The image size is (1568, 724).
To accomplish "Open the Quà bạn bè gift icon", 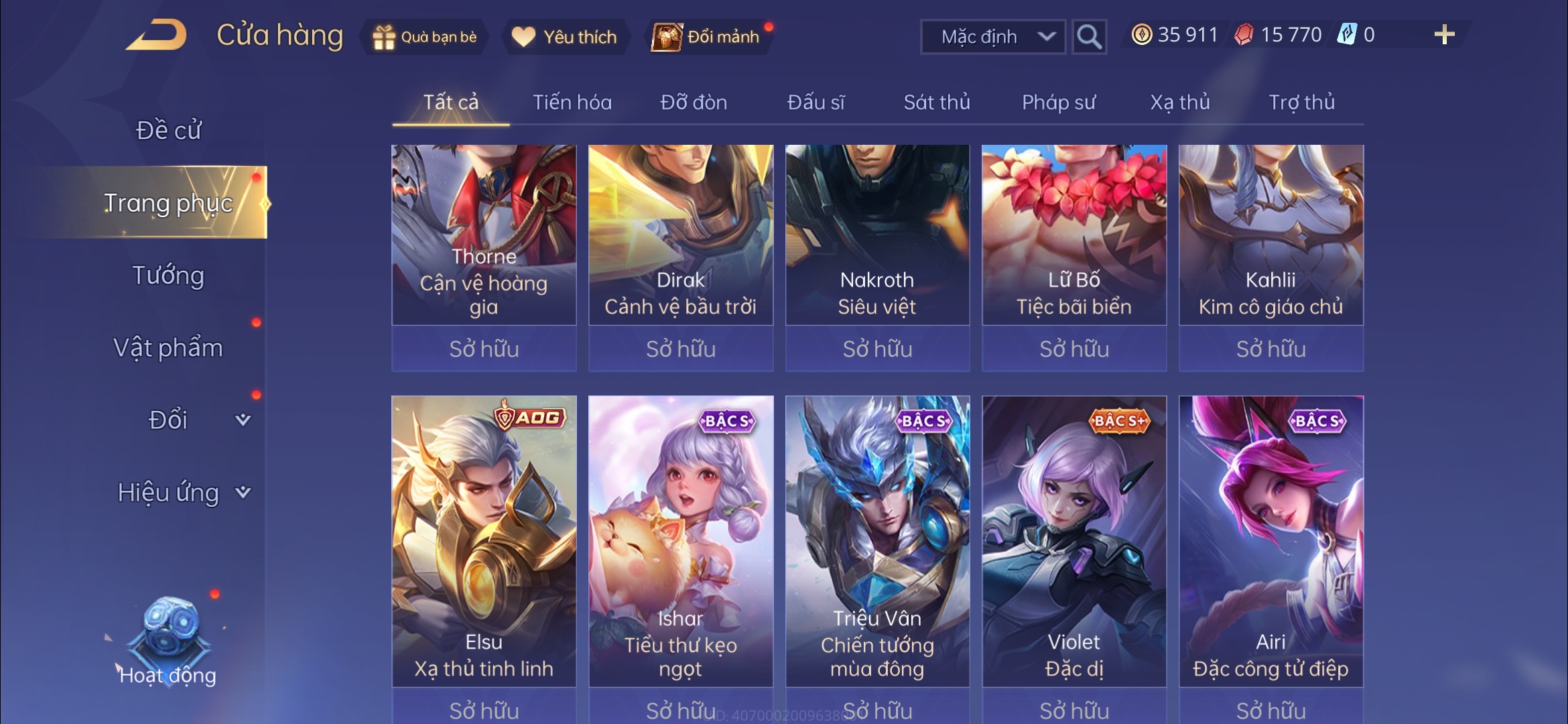I will coord(383,38).
